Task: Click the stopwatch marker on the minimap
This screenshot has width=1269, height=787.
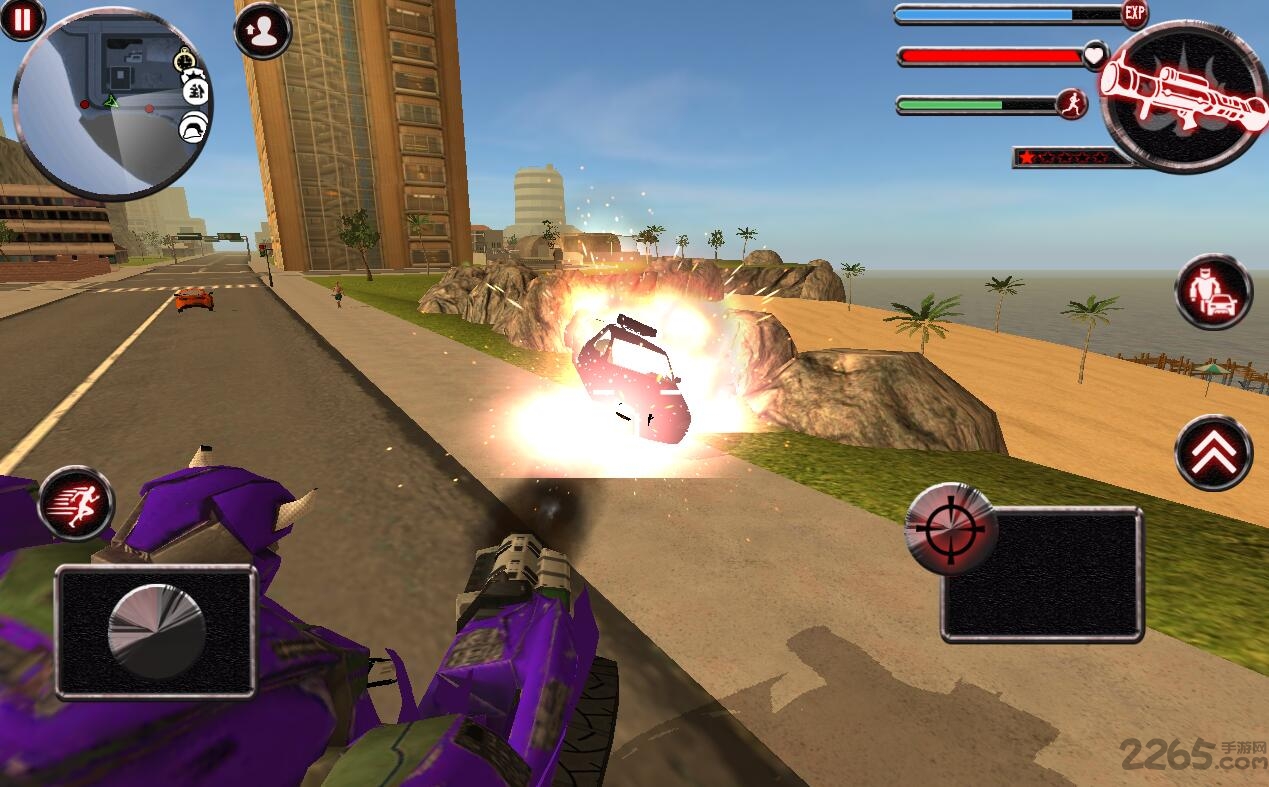Action: coord(185,62)
